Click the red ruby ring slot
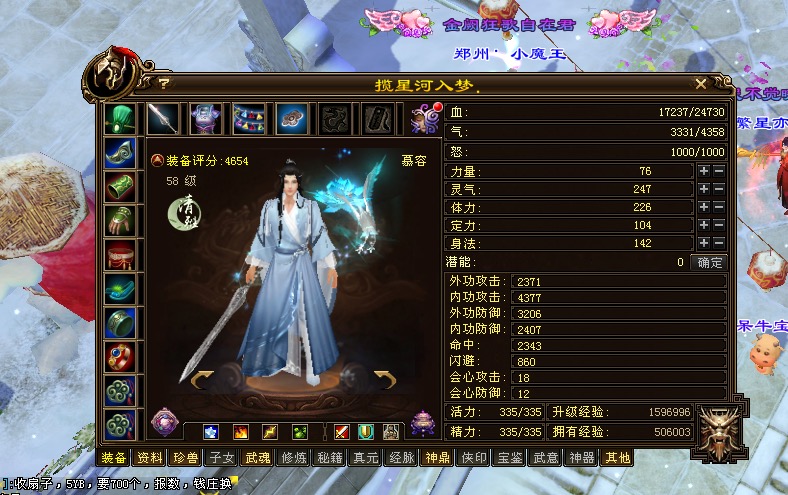This screenshot has height=495, width=788. [x=120, y=356]
